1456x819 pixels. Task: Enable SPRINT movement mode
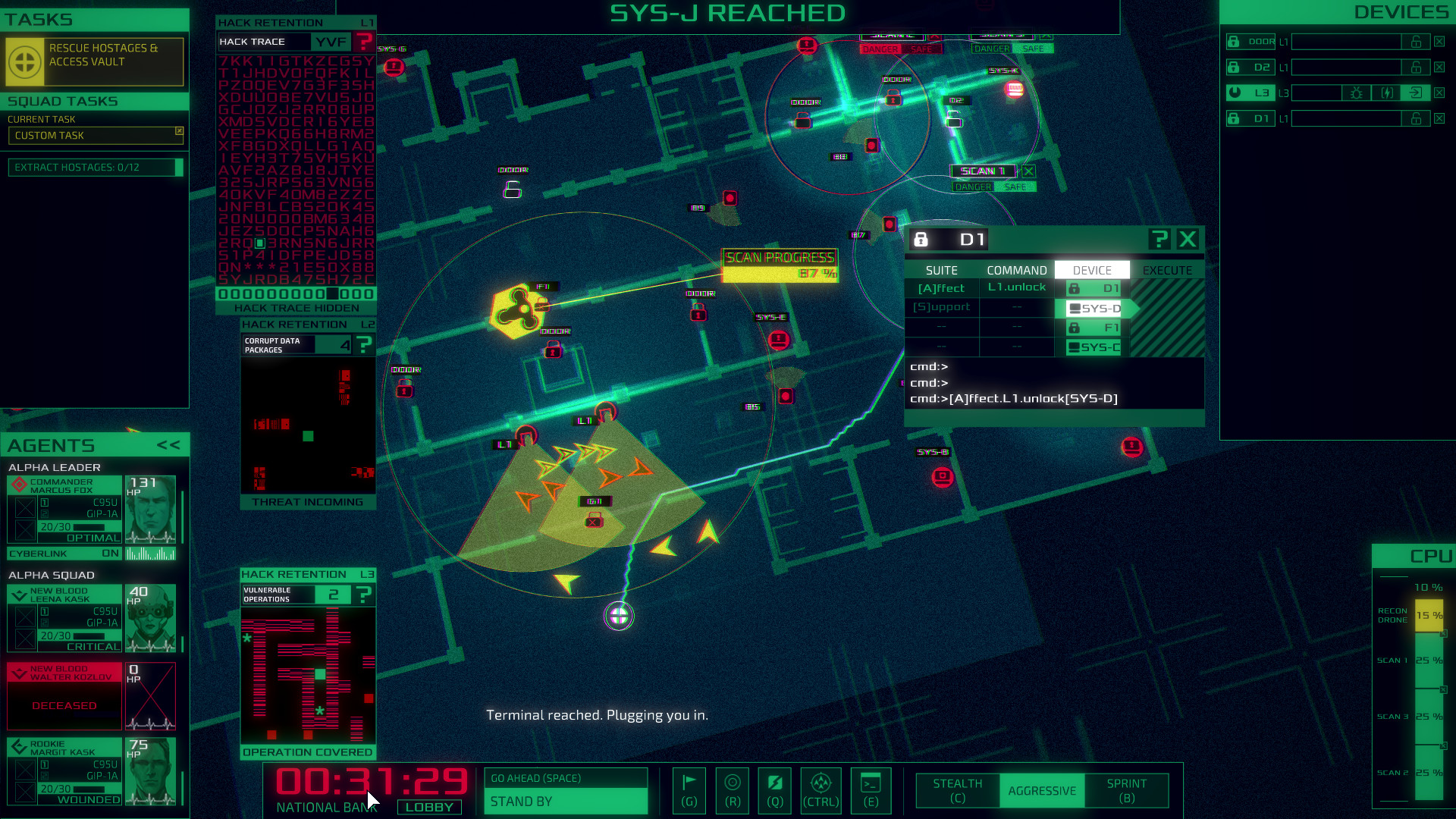[x=1127, y=790]
